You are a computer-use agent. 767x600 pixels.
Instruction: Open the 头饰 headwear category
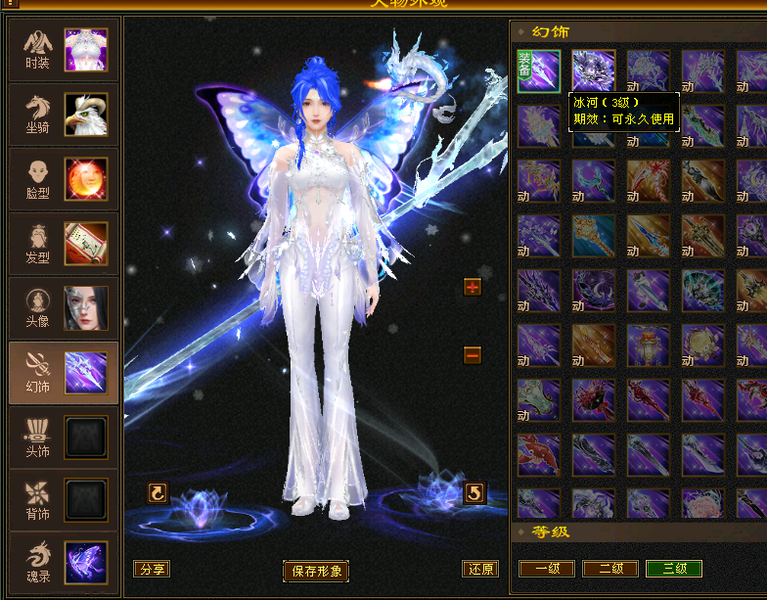[63, 438]
